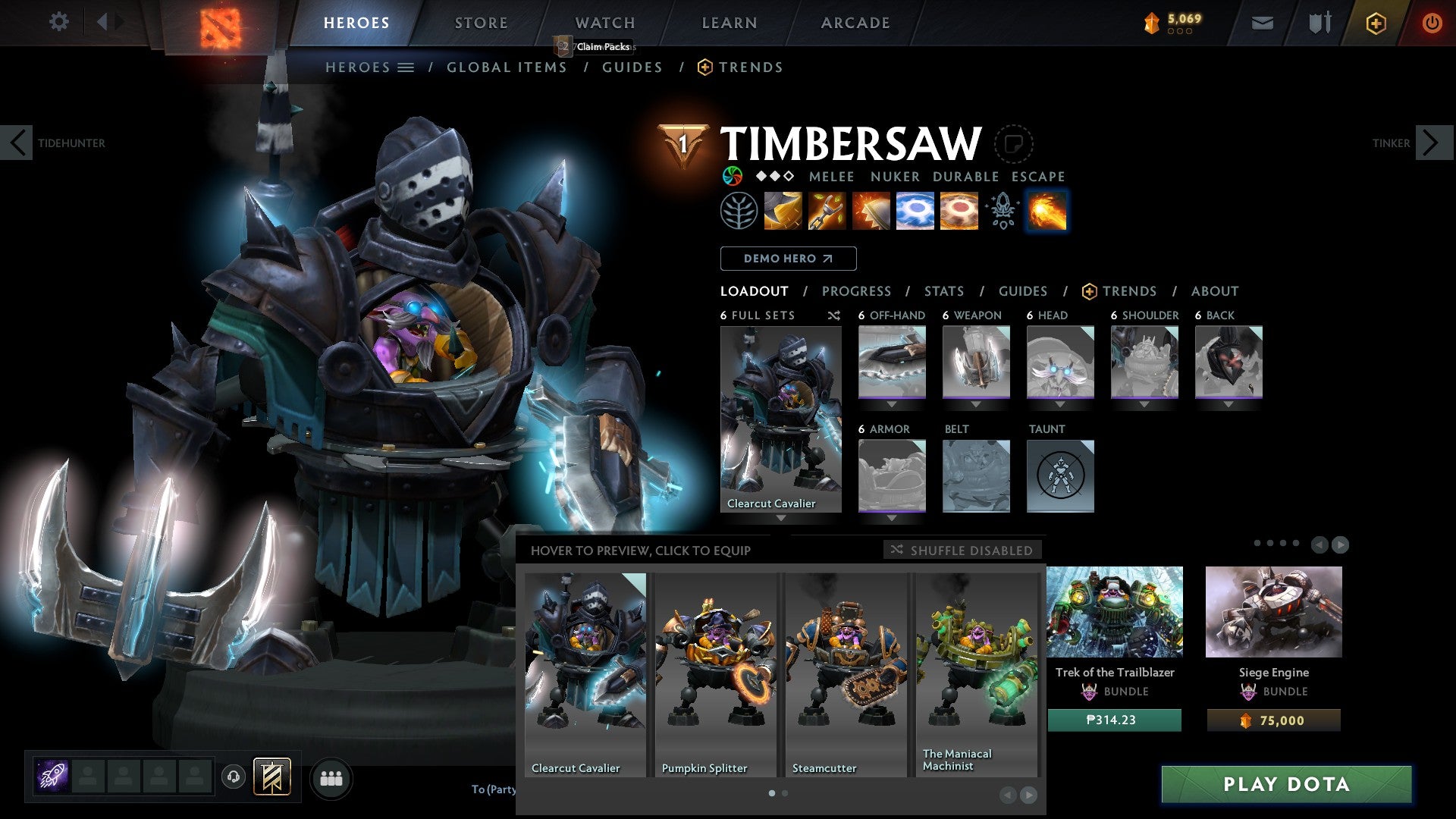The height and width of the screenshot is (819, 1456).
Task: Click the DEMO HERO button
Action: point(787,259)
